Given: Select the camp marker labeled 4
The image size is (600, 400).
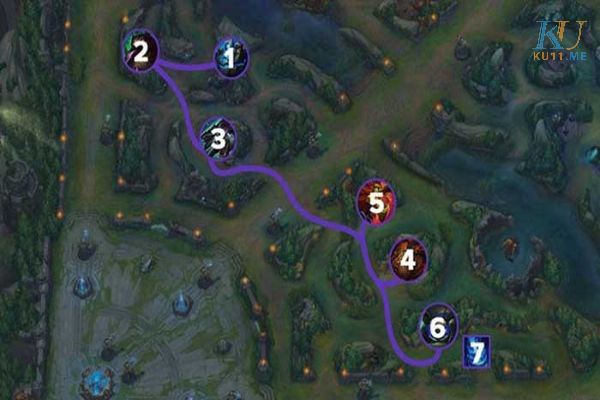Looking at the screenshot, I should point(407,259).
